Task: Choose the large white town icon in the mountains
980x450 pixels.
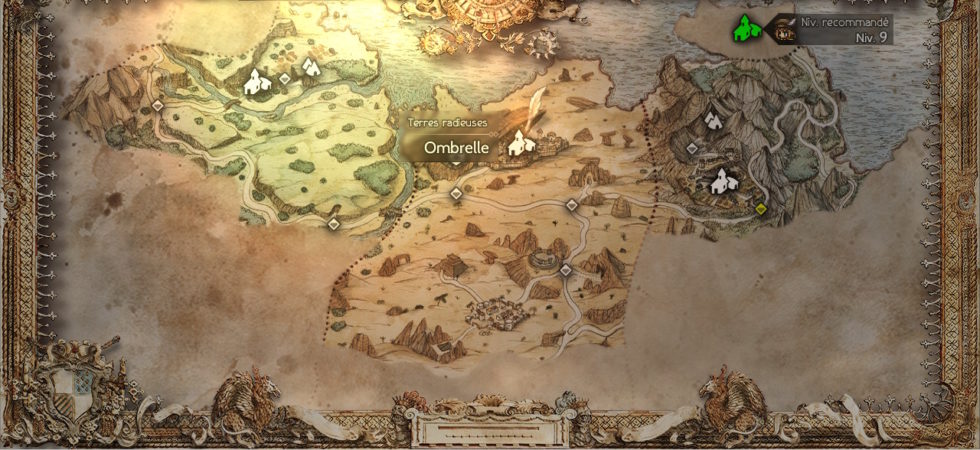Action: coord(722,182)
